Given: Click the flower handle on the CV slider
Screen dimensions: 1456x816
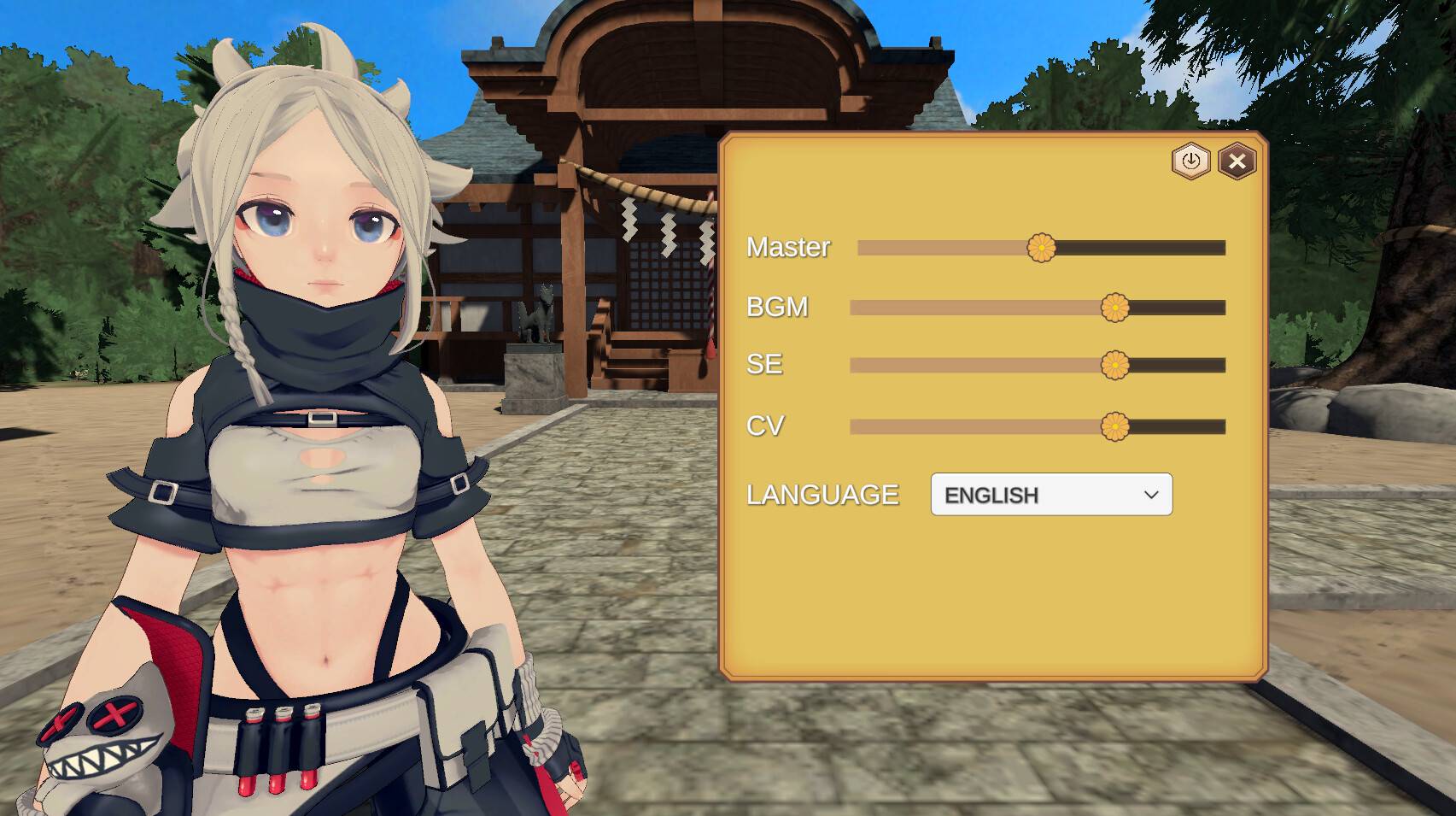Looking at the screenshot, I should click(x=1117, y=425).
